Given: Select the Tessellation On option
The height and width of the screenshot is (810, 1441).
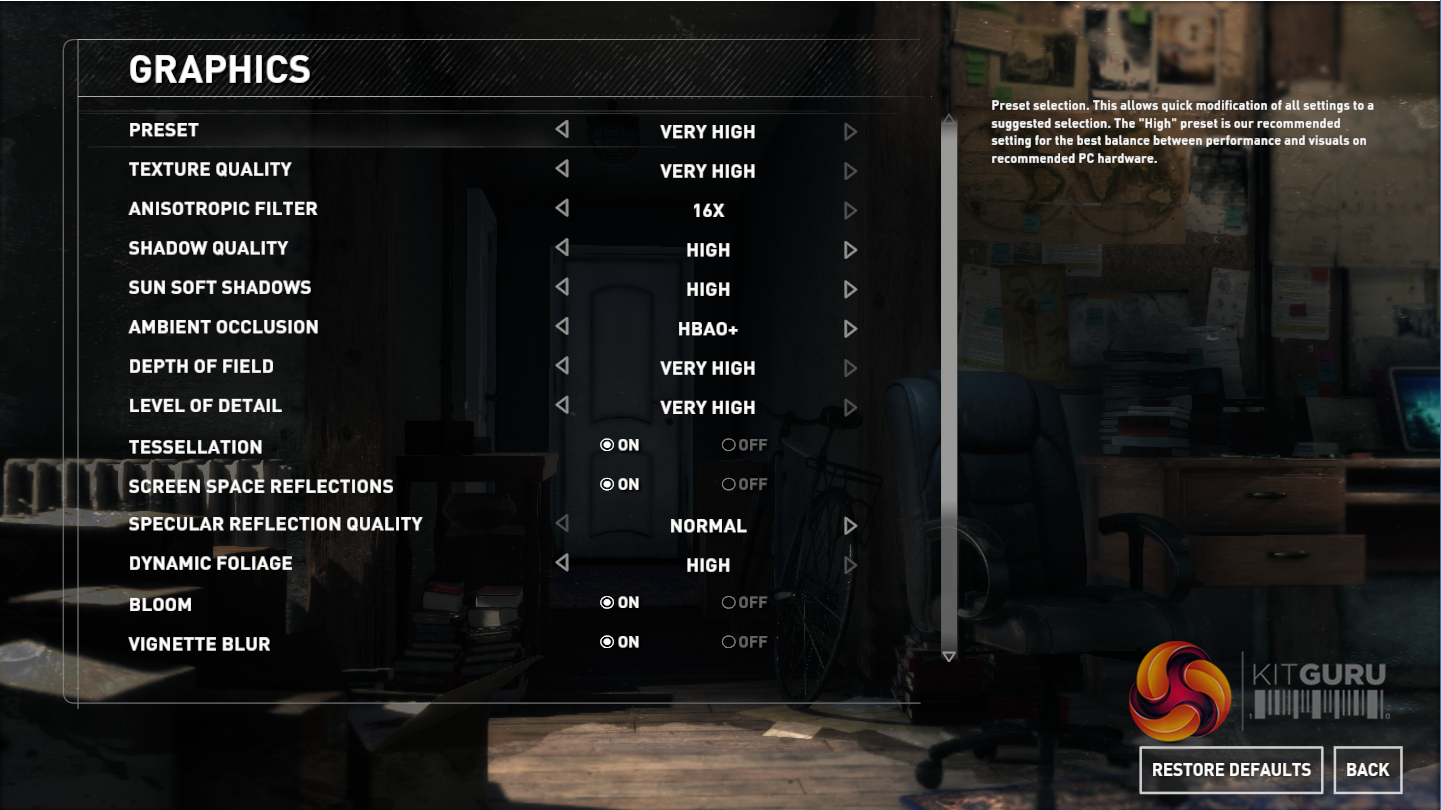Looking at the screenshot, I should coord(607,445).
